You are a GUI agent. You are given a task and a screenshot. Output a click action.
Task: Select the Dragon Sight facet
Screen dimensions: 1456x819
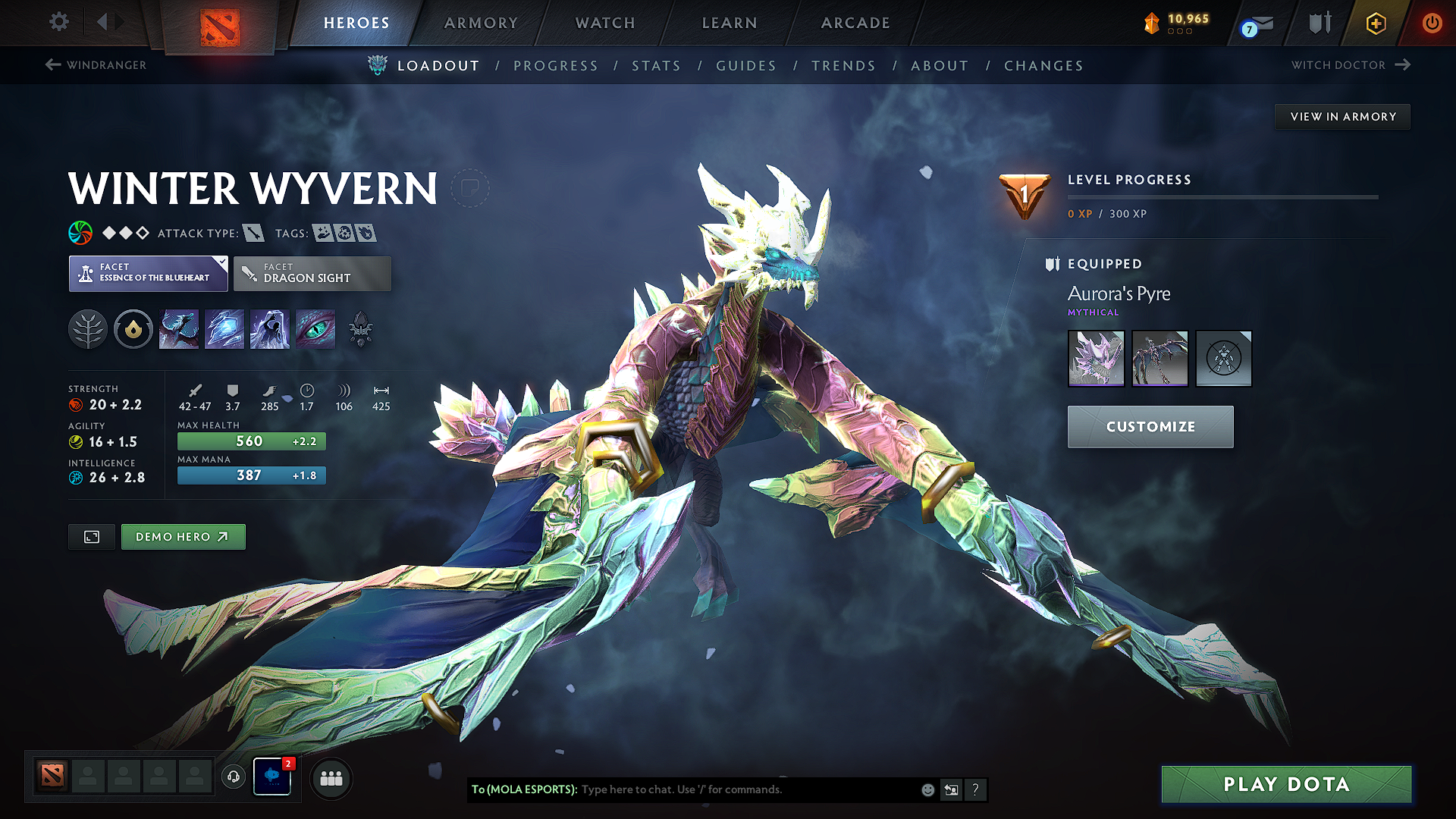[x=312, y=273]
